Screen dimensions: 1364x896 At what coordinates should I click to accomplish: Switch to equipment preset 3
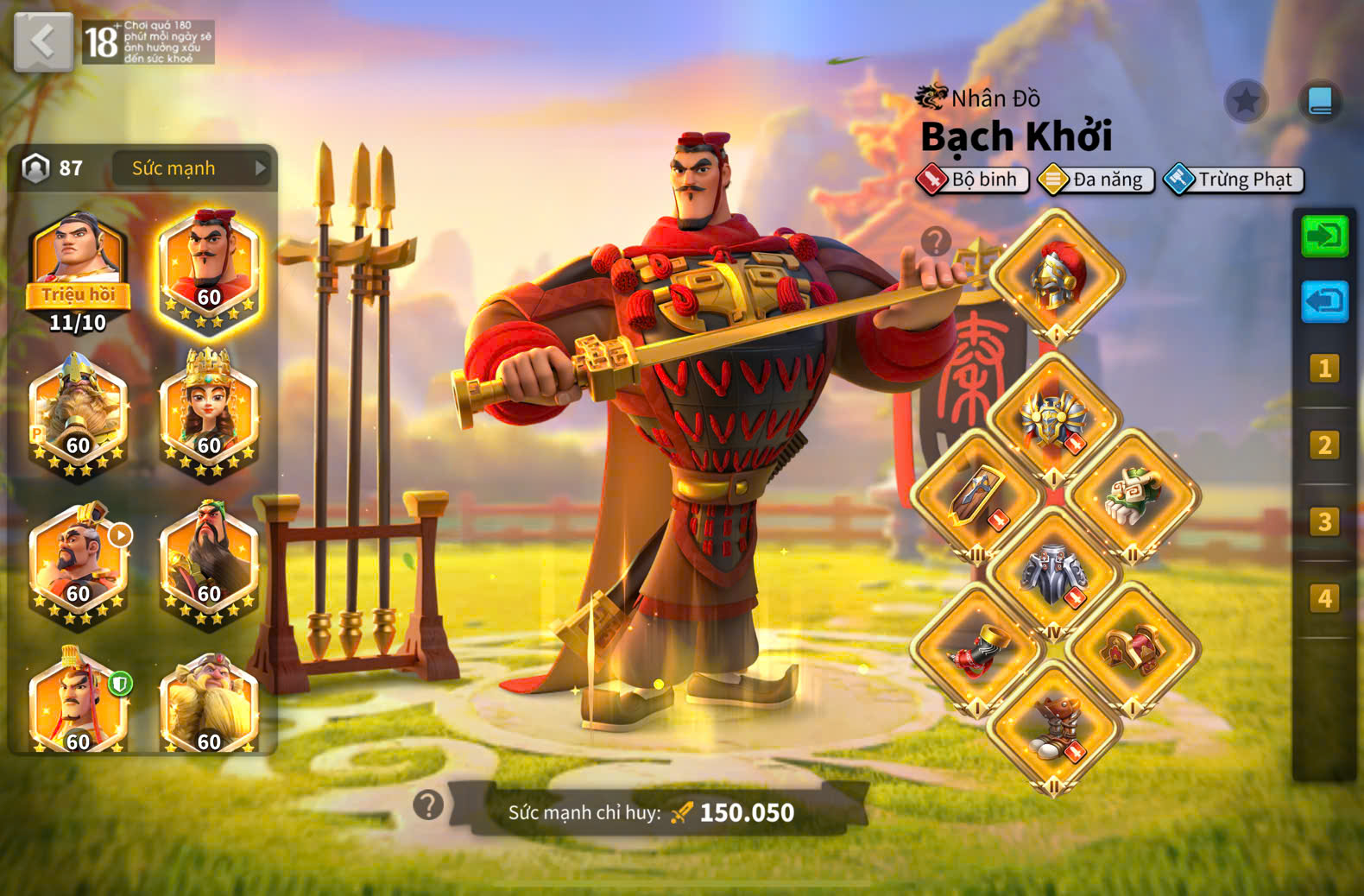click(x=1324, y=522)
